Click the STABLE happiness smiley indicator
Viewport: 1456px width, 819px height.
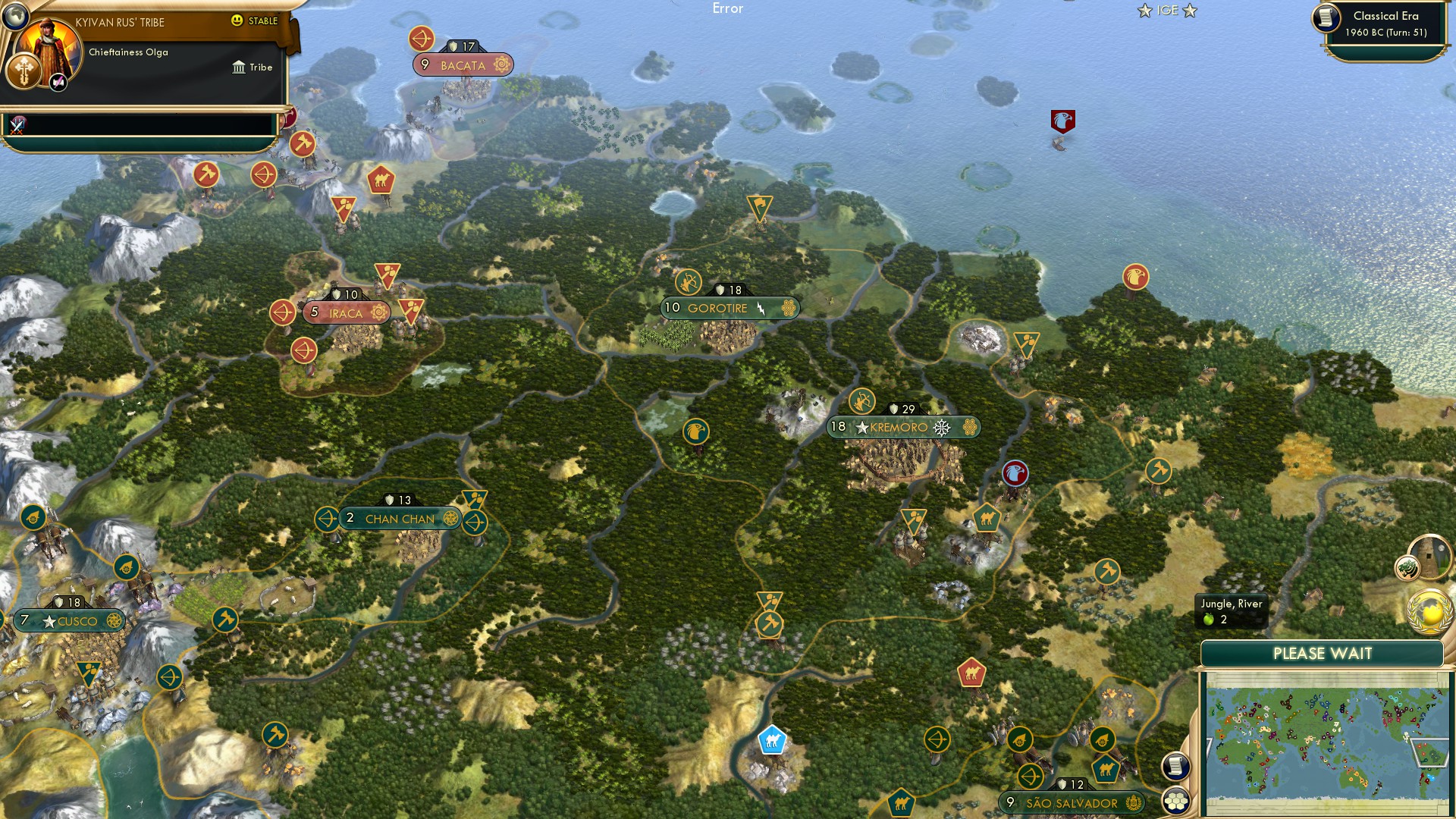click(237, 22)
